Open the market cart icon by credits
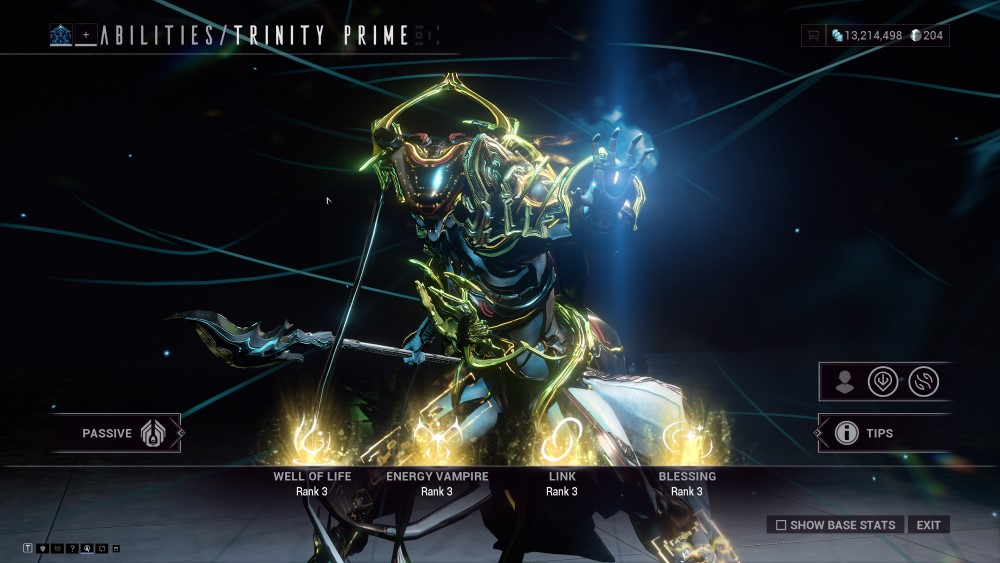Viewport: 1000px width, 563px height. pyautogui.click(x=814, y=36)
